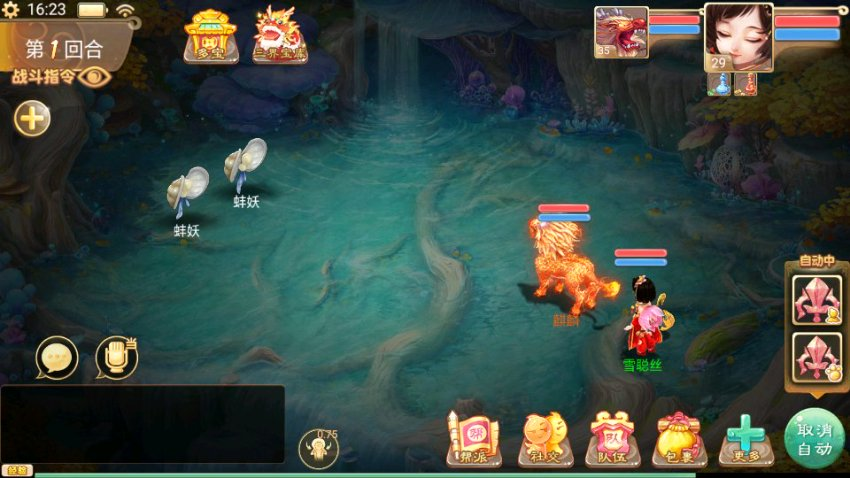Open the 多宝 shop icon
The height and width of the screenshot is (478, 850).
(210, 36)
